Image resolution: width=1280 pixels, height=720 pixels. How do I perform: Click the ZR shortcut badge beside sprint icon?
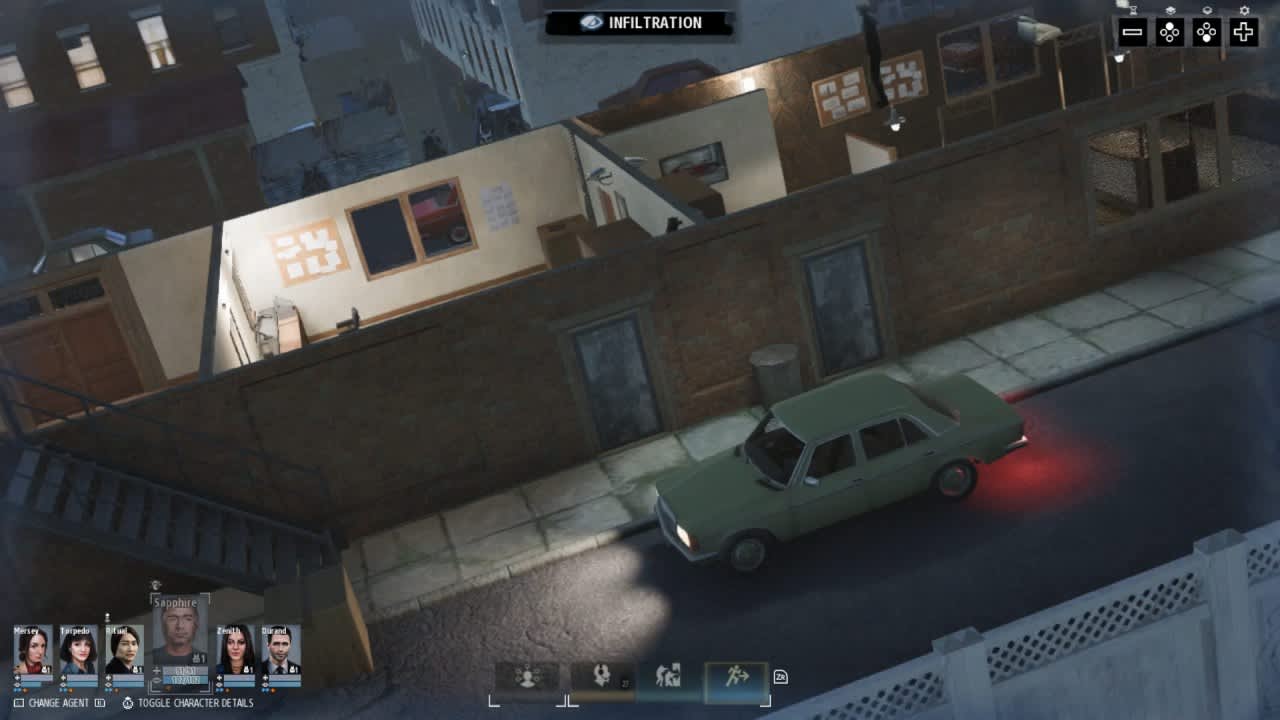coord(781,677)
